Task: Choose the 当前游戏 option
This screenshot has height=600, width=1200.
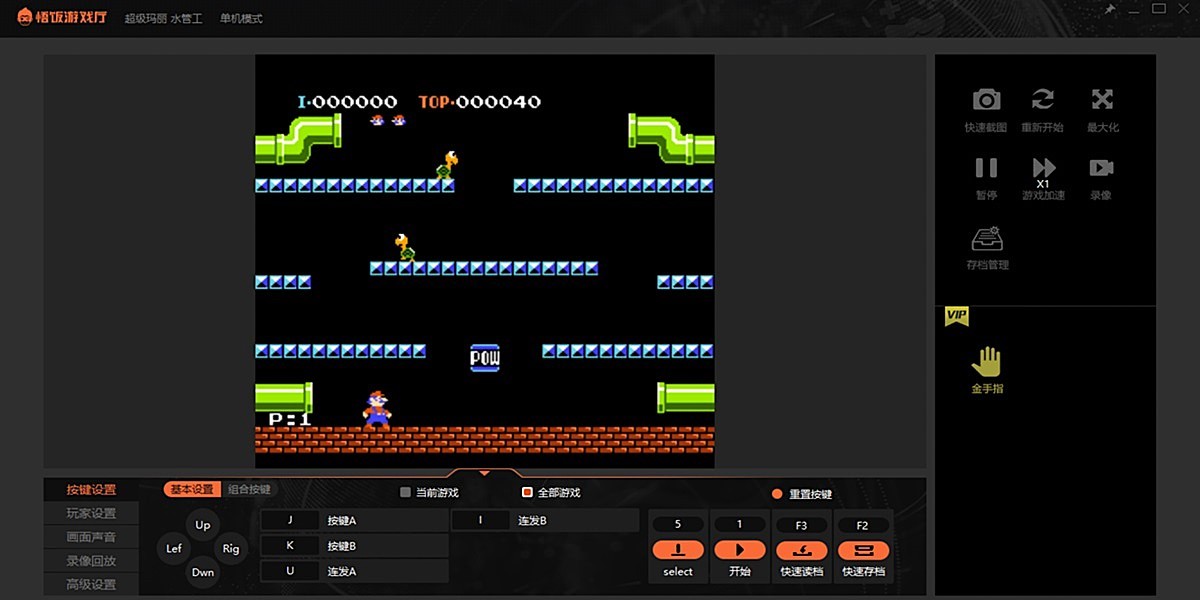Action: (x=405, y=492)
